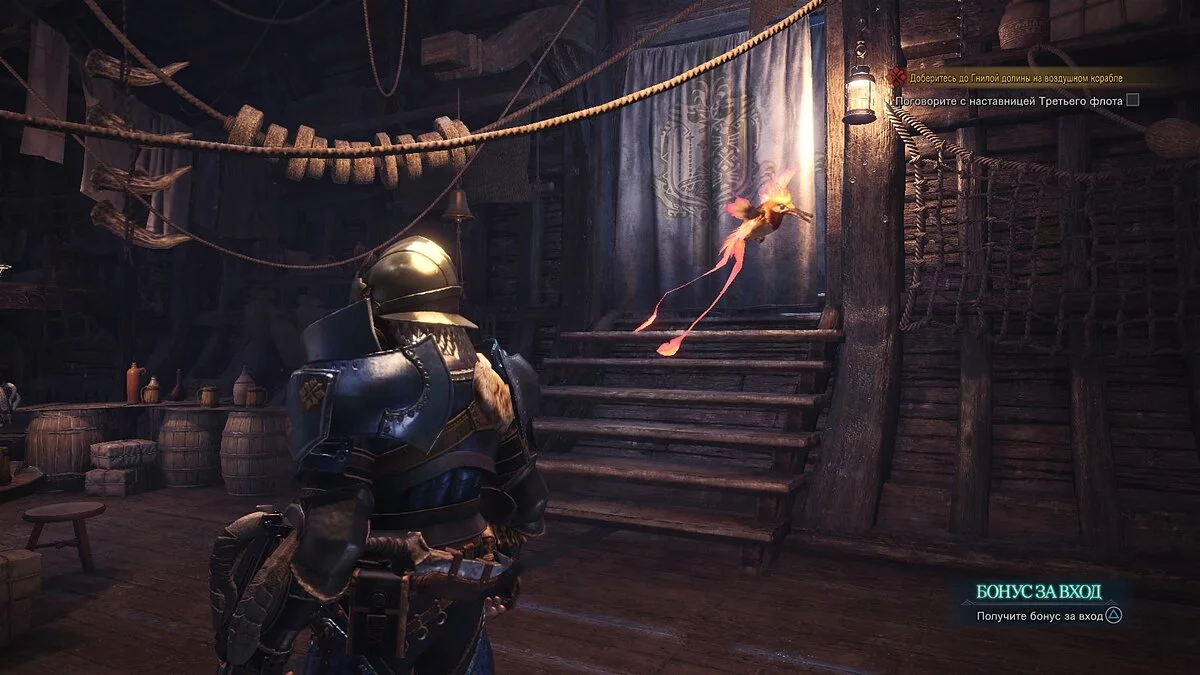The height and width of the screenshot is (675, 1200).
Task: Open the БОНУС ЗА ВХОД notification
Action: (1038, 591)
